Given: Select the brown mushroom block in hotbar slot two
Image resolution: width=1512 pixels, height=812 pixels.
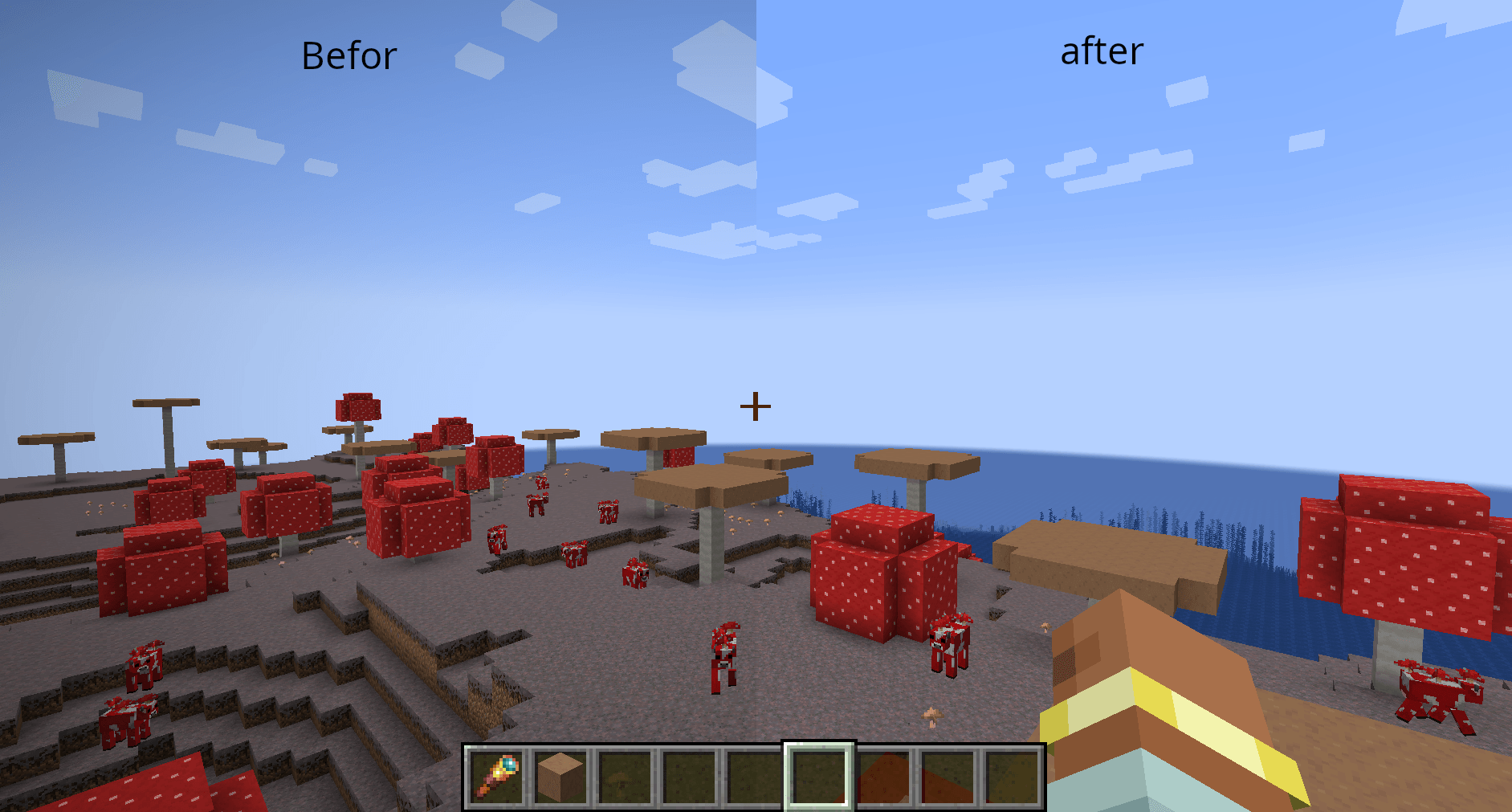Looking at the screenshot, I should [x=562, y=777].
